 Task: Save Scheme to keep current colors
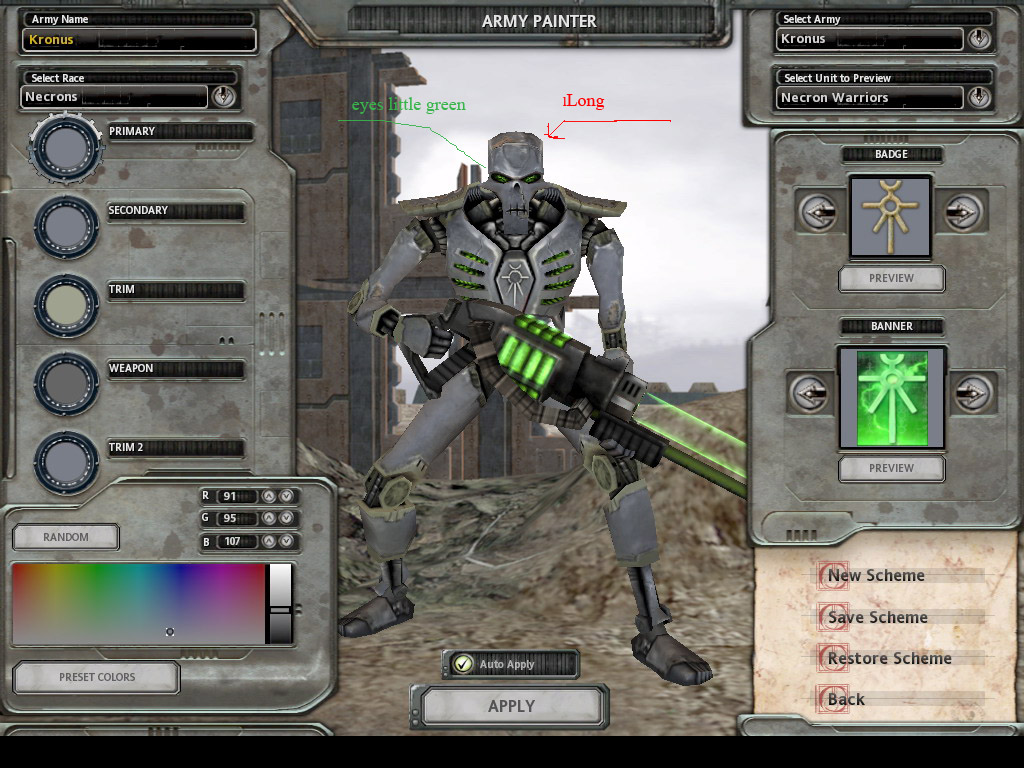point(877,617)
